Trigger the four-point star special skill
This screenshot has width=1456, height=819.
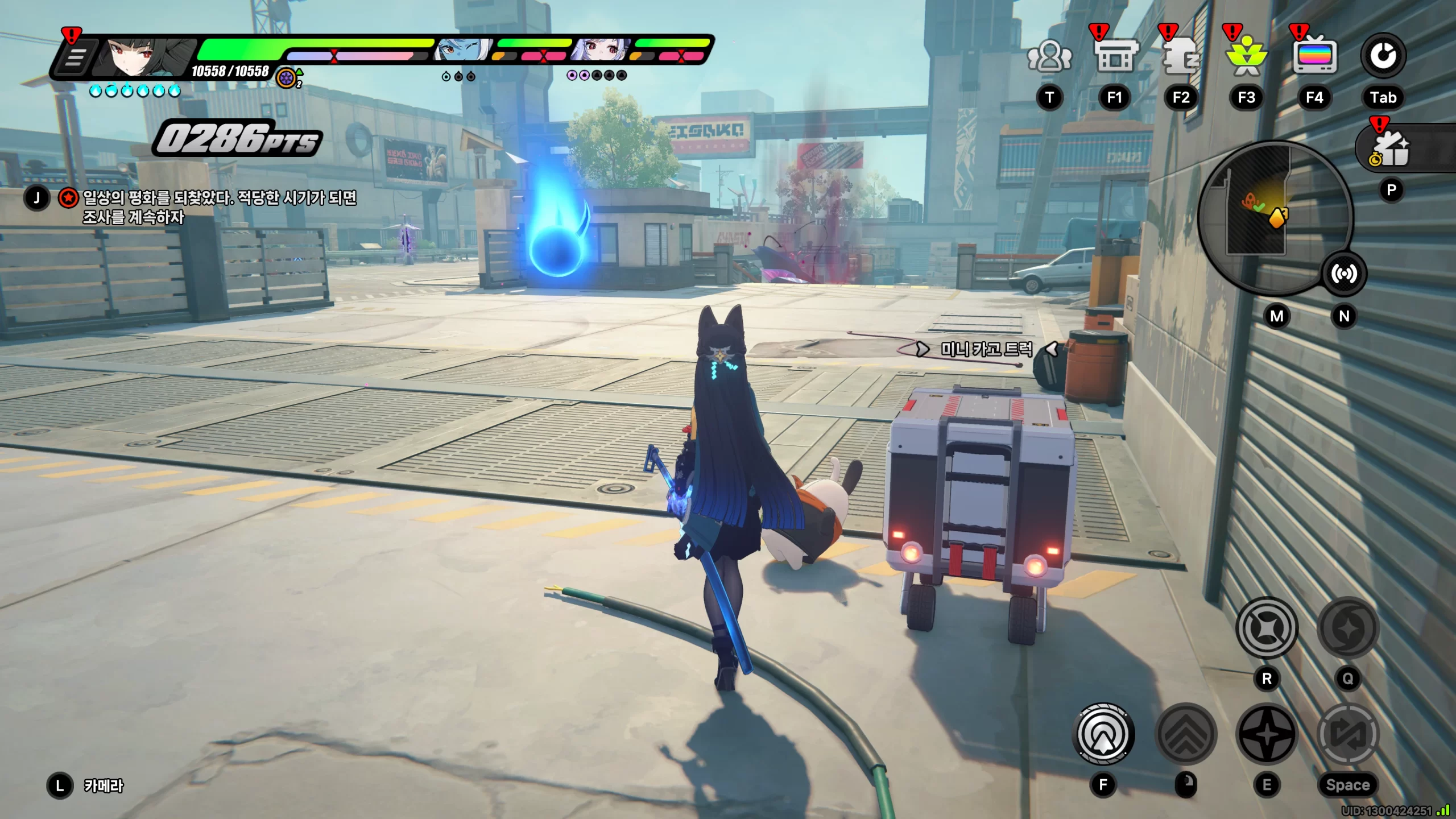click(1267, 734)
